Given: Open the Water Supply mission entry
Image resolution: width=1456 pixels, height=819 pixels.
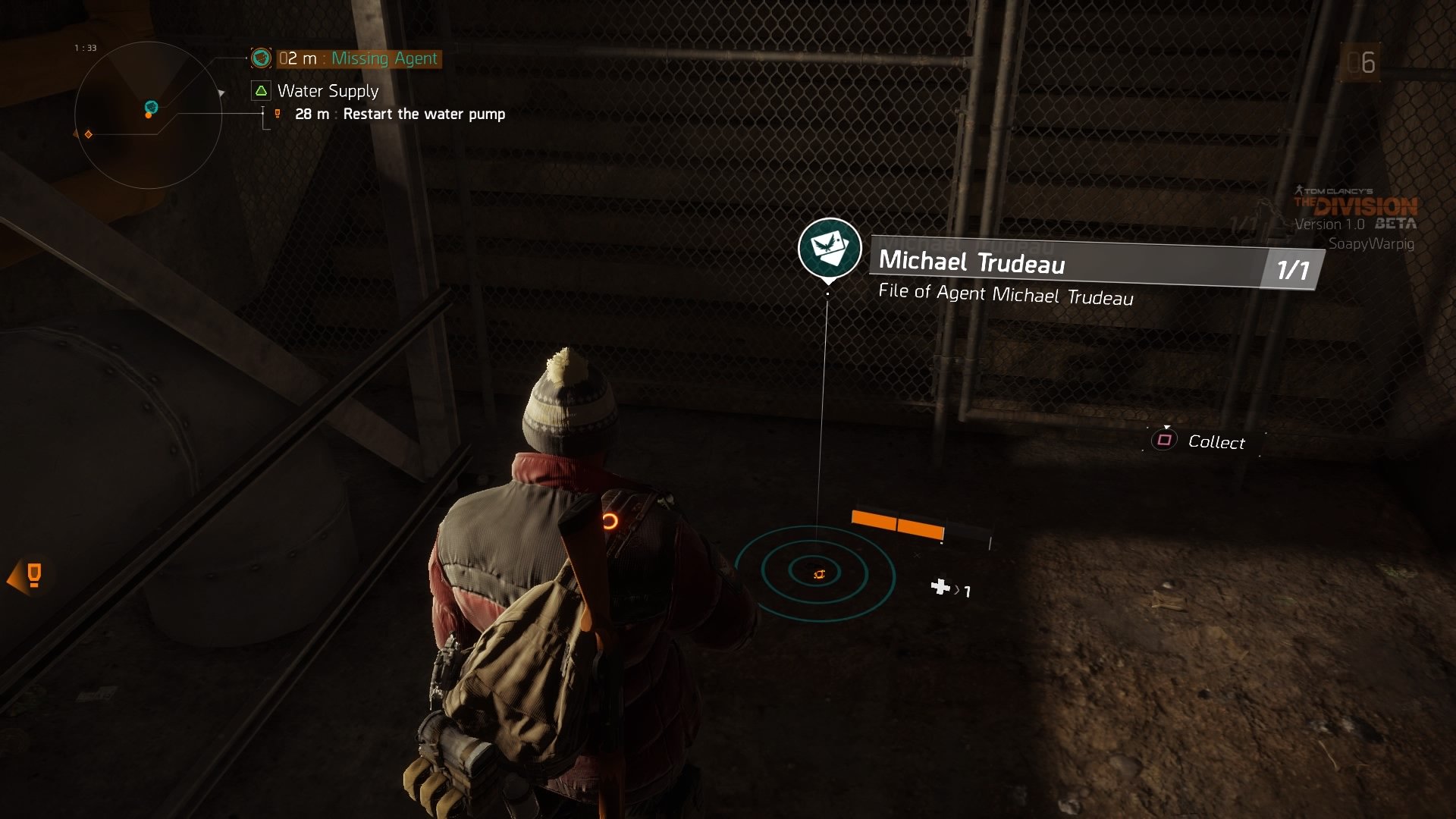Looking at the screenshot, I should pos(327,91).
